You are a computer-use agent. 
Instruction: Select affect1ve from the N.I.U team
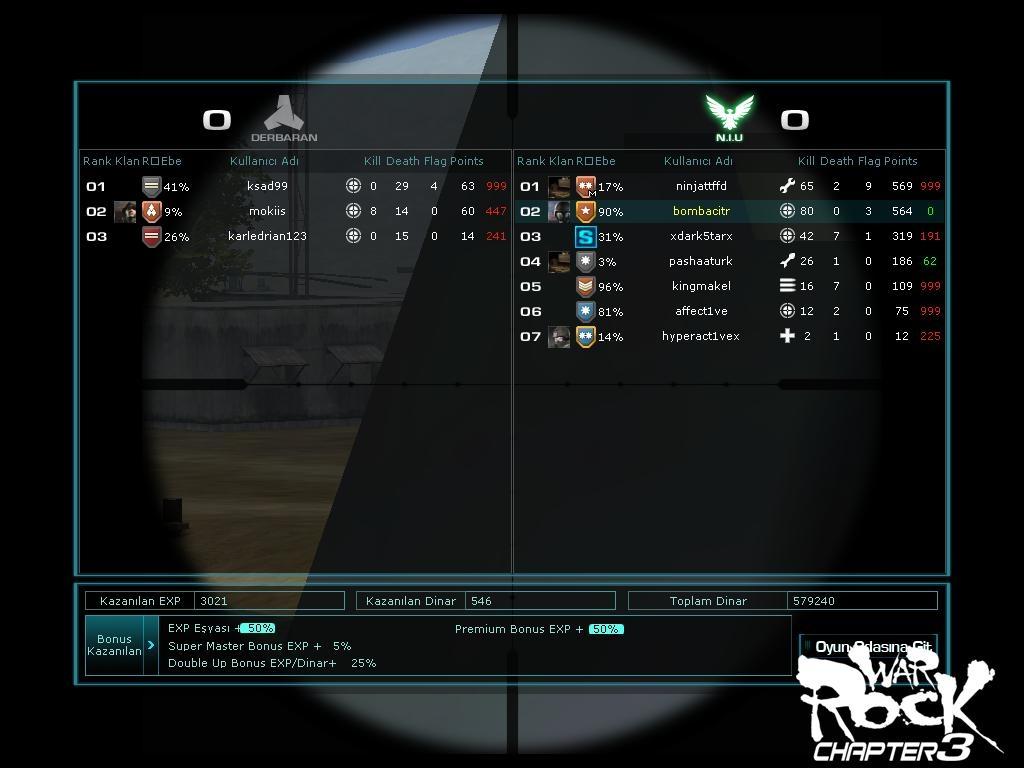701,311
